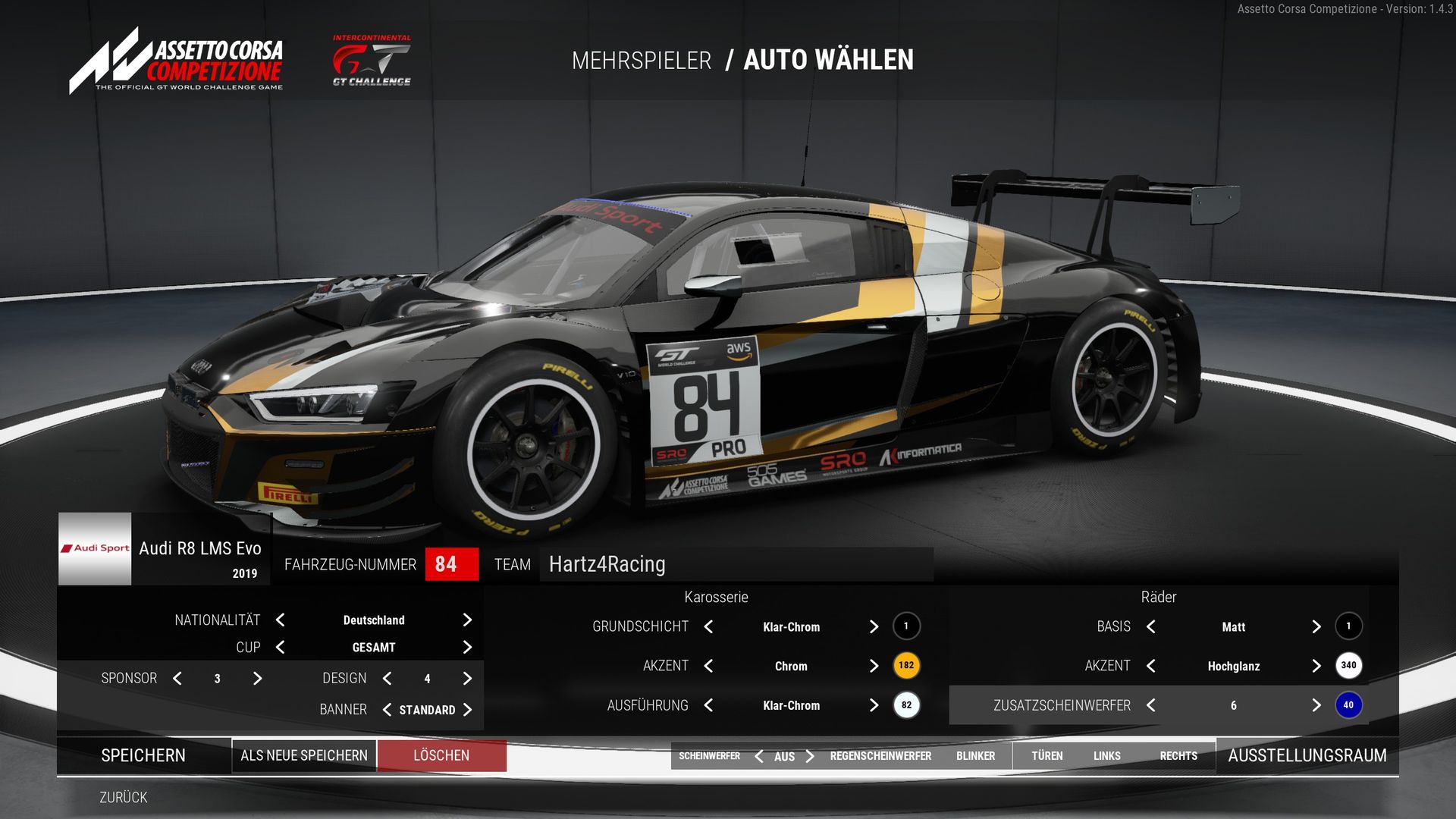Open the Ausstellungsraum showroom view

coord(1307,755)
